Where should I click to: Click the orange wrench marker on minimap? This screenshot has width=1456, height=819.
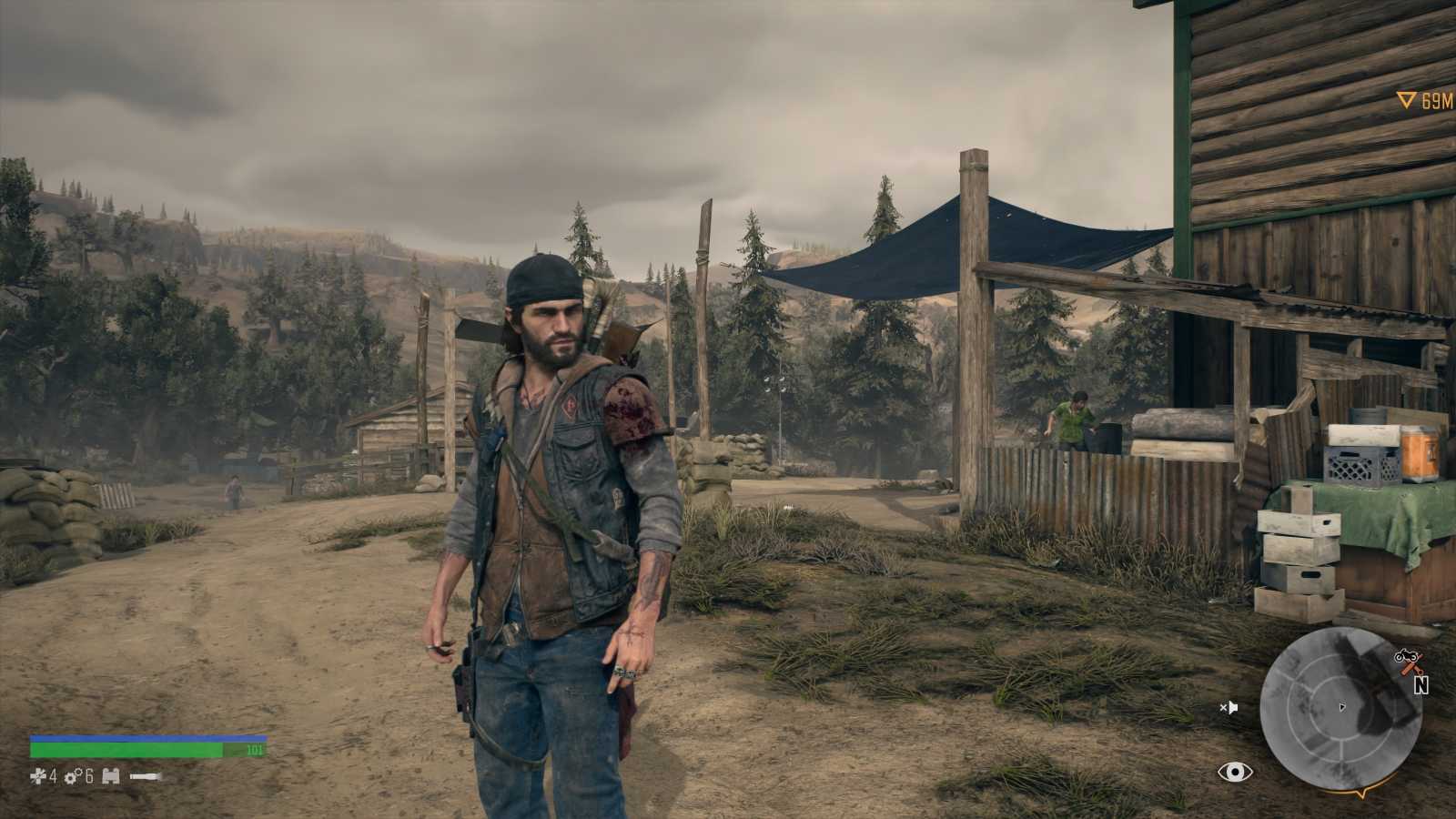coord(1413,668)
